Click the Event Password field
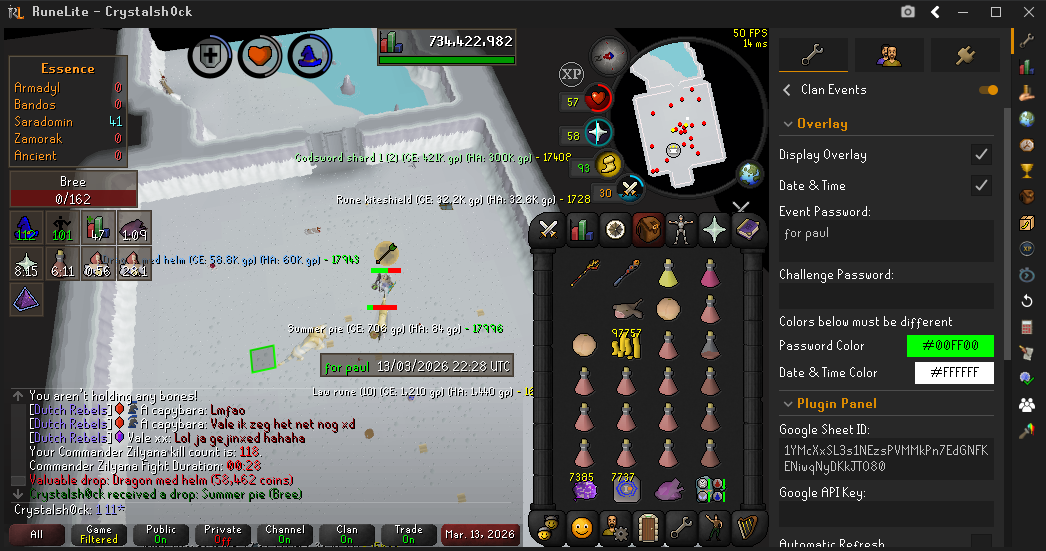This screenshot has height=551, width=1046. click(886, 241)
